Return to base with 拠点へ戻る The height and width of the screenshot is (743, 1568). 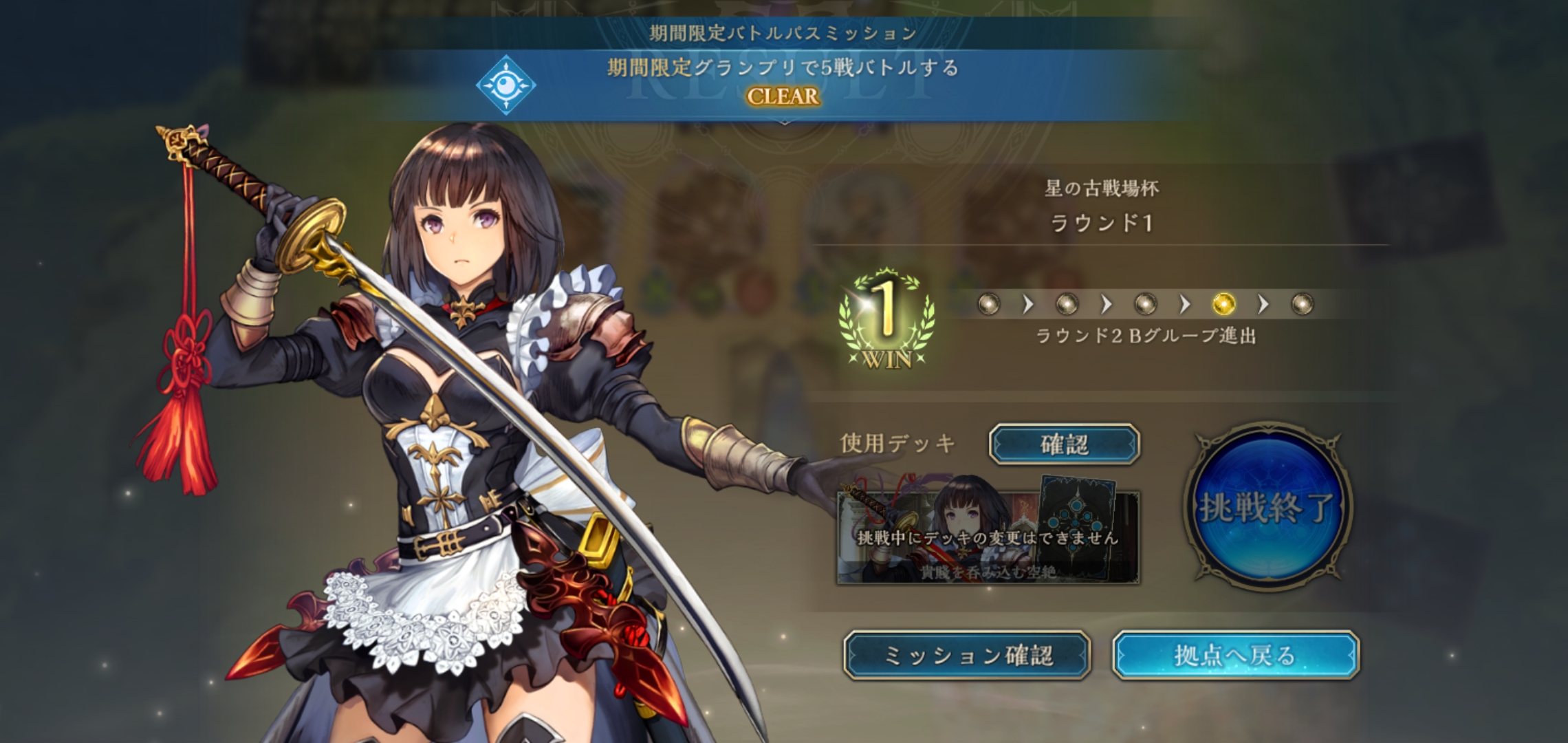pyautogui.click(x=1235, y=656)
